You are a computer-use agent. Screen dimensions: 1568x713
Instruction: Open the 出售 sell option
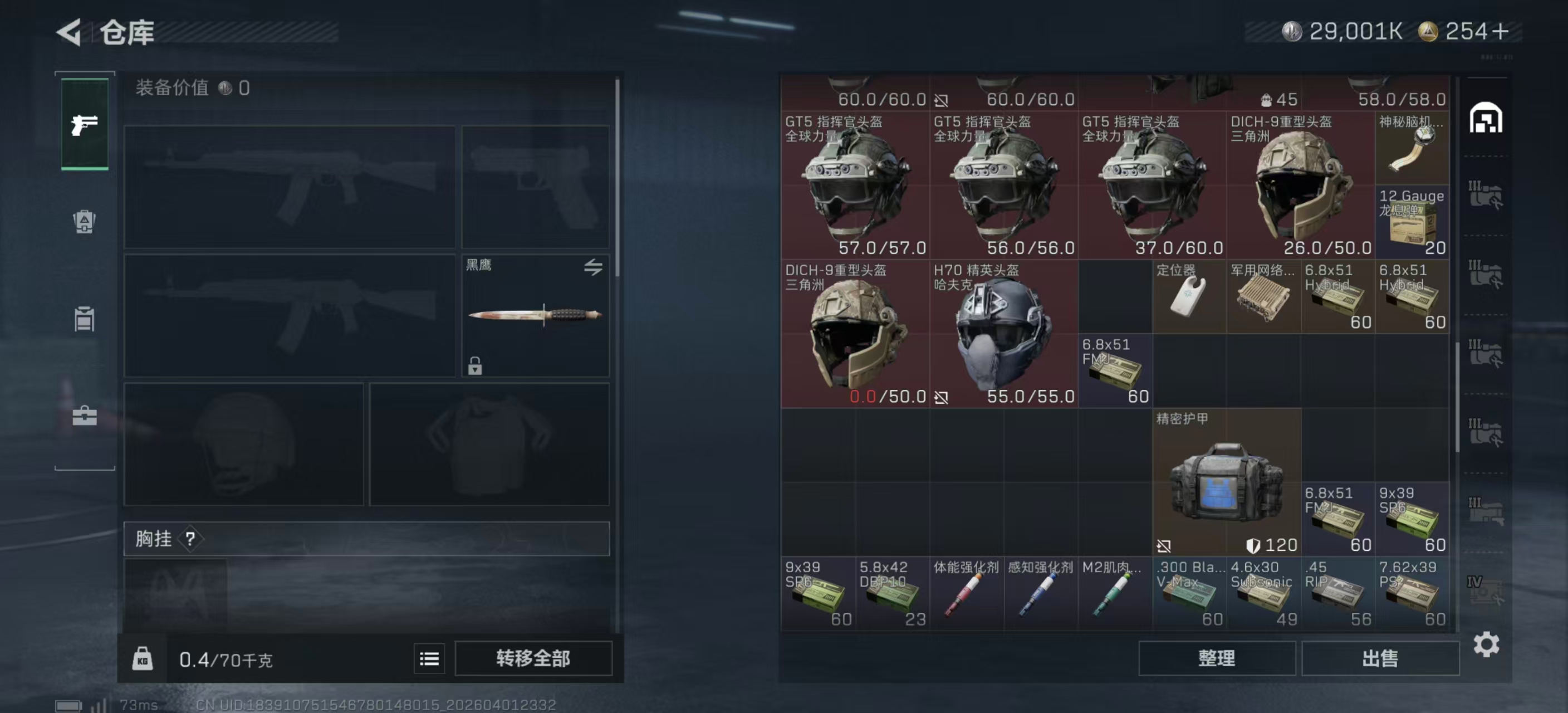pyautogui.click(x=1379, y=658)
